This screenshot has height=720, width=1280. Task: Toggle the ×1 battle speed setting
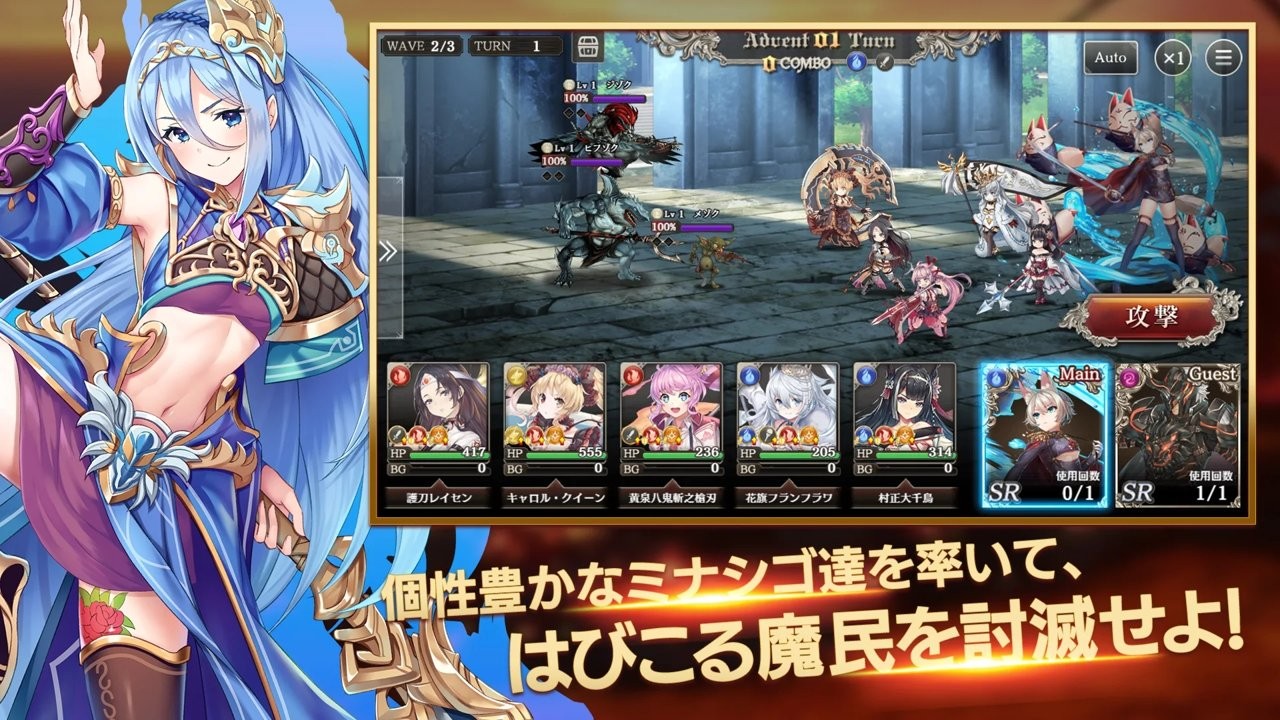(1172, 59)
